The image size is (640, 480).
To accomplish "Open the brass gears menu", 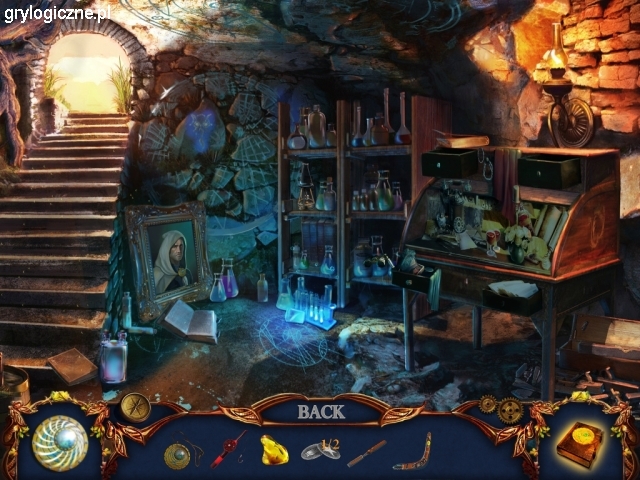I will pos(500,408).
